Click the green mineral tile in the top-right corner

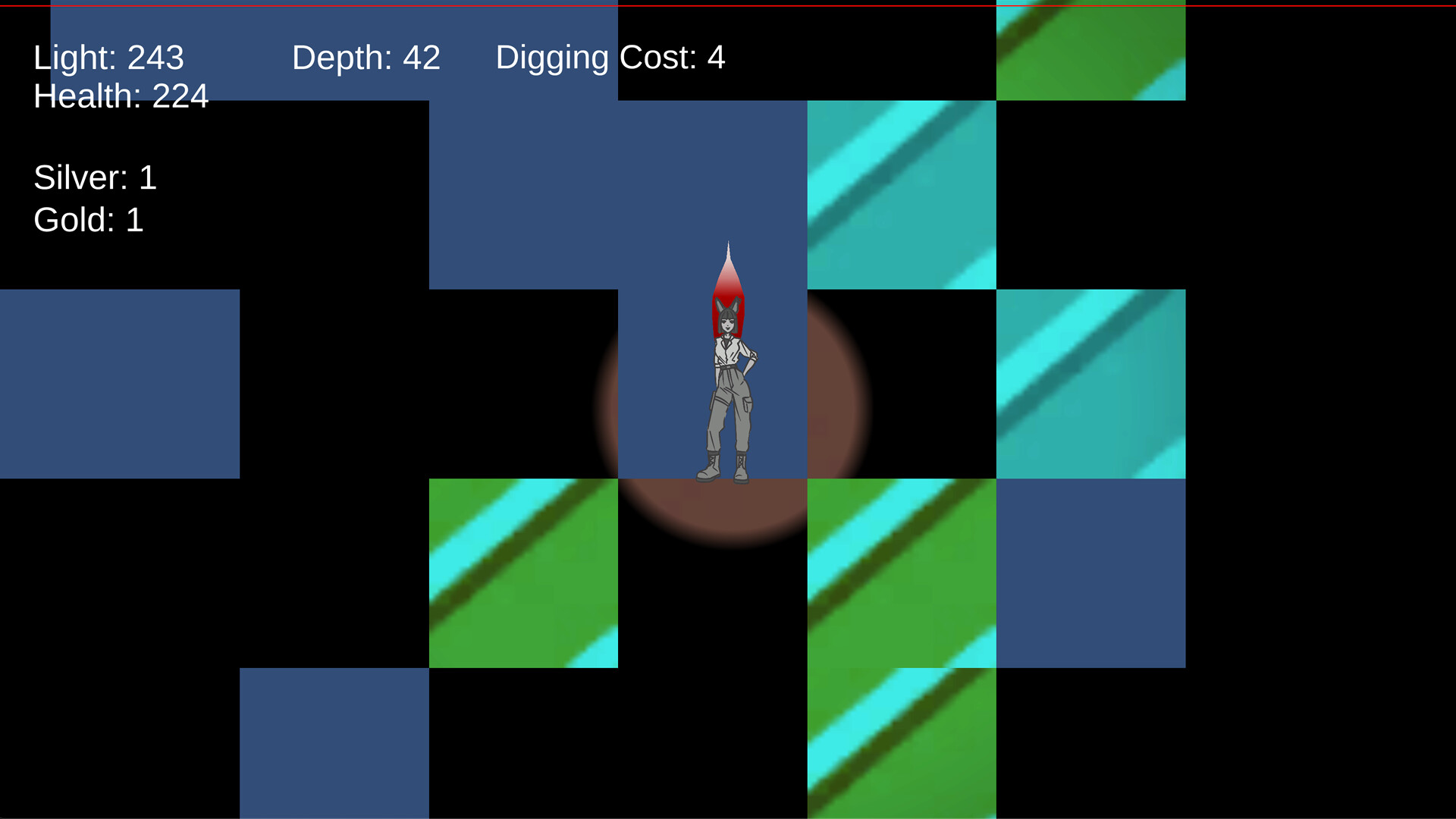[1092, 49]
